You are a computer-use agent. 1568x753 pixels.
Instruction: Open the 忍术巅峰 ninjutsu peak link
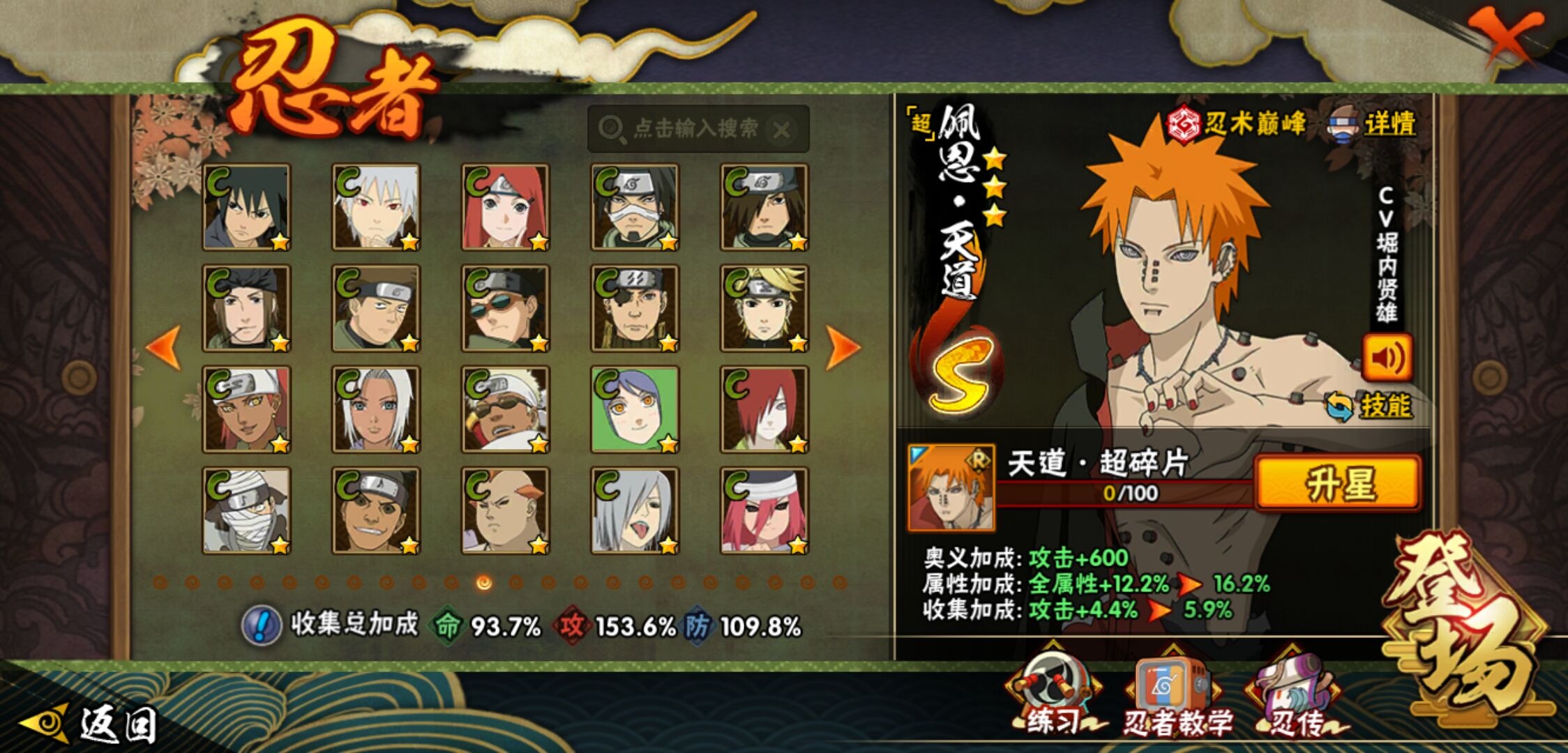point(1237,125)
